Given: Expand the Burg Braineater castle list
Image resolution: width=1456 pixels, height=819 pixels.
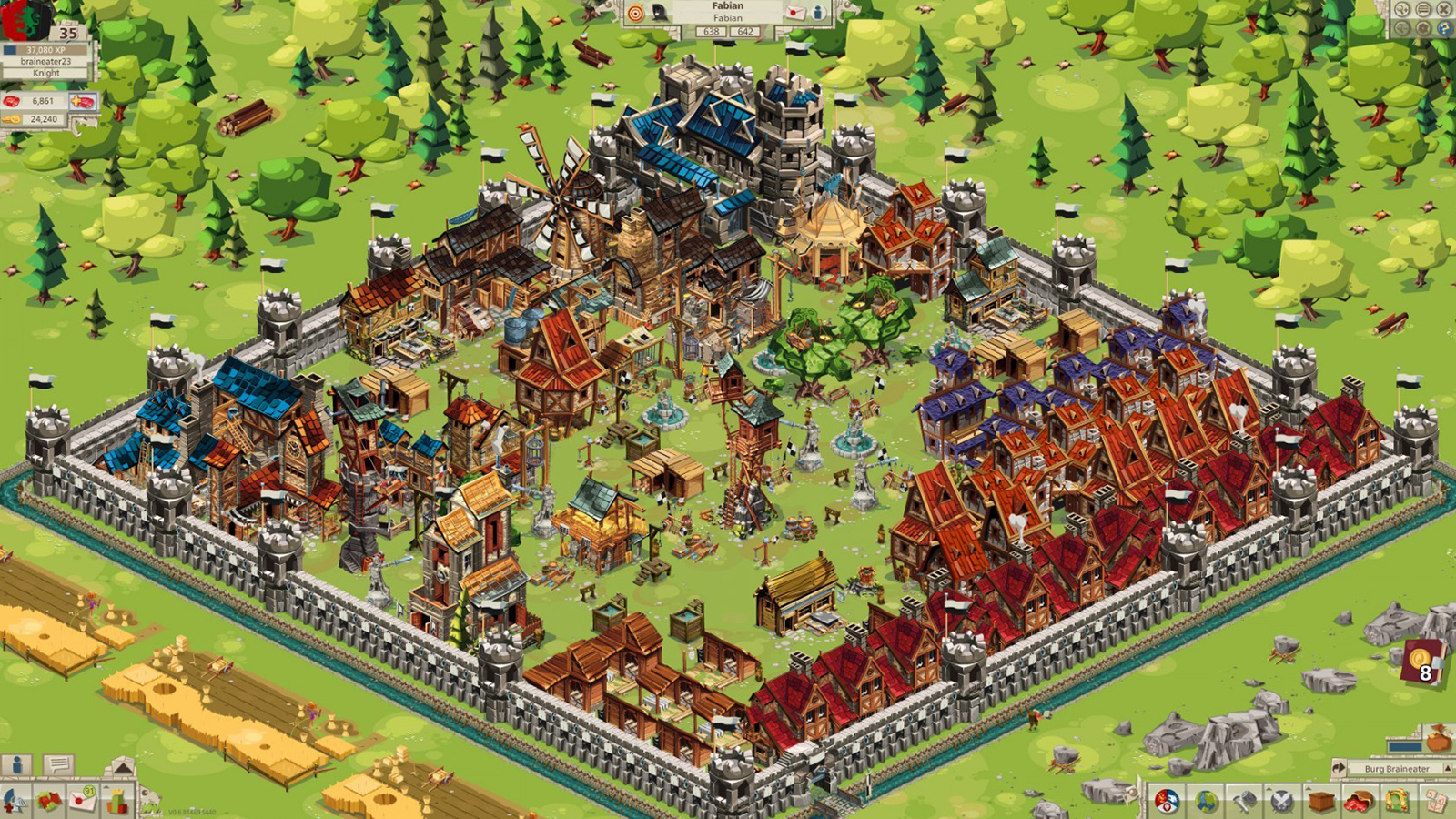Looking at the screenshot, I should click(x=1448, y=769).
